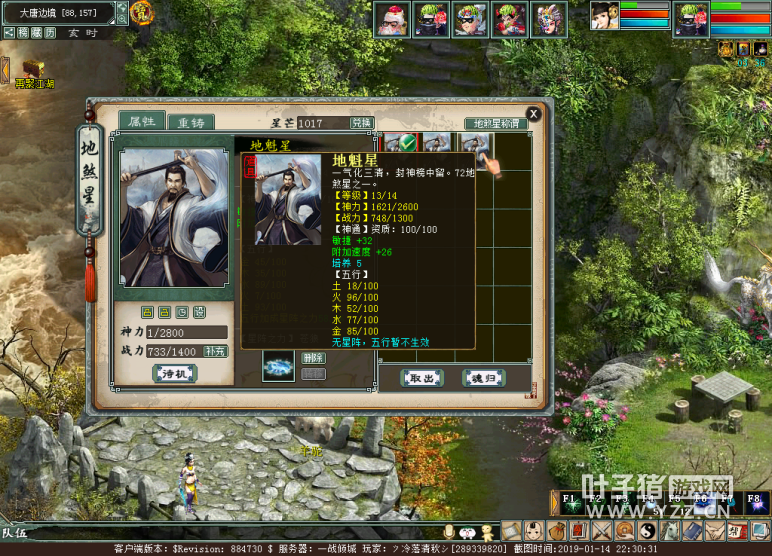Select the blue beast skill icon

(x=278, y=366)
